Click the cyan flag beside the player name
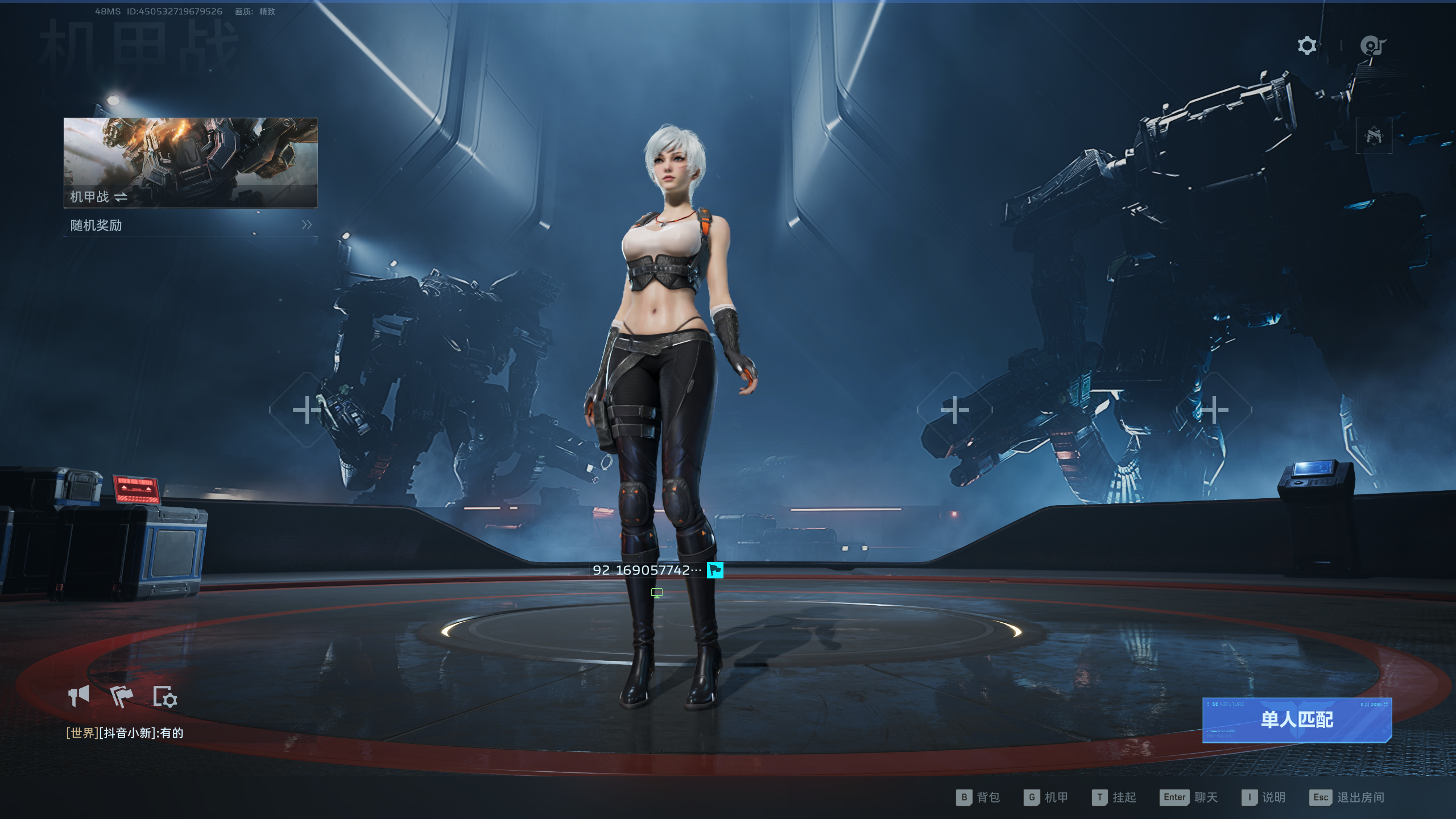This screenshot has height=819, width=1456. point(715,570)
